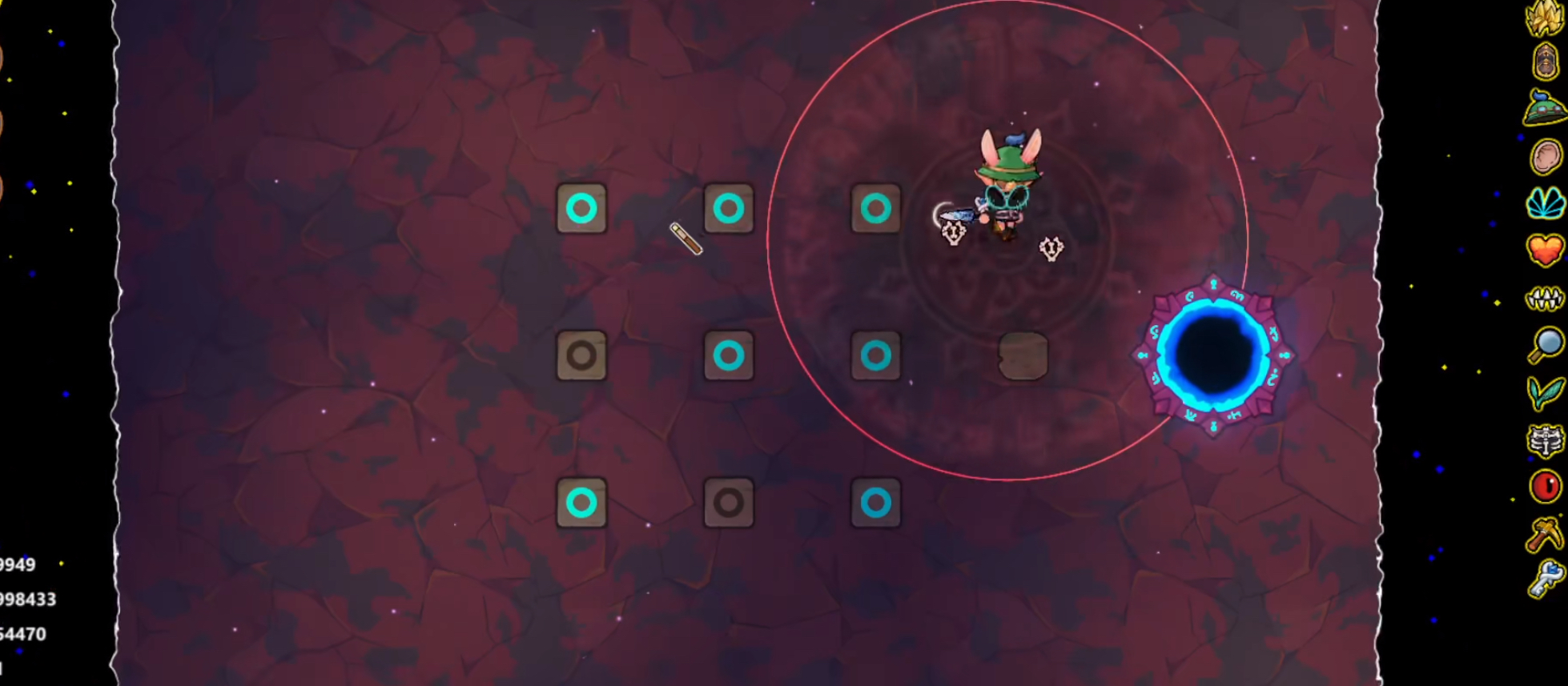This screenshot has height=686, width=1568.
Task: Click the orange heart item icon
Action: coord(1546,250)
